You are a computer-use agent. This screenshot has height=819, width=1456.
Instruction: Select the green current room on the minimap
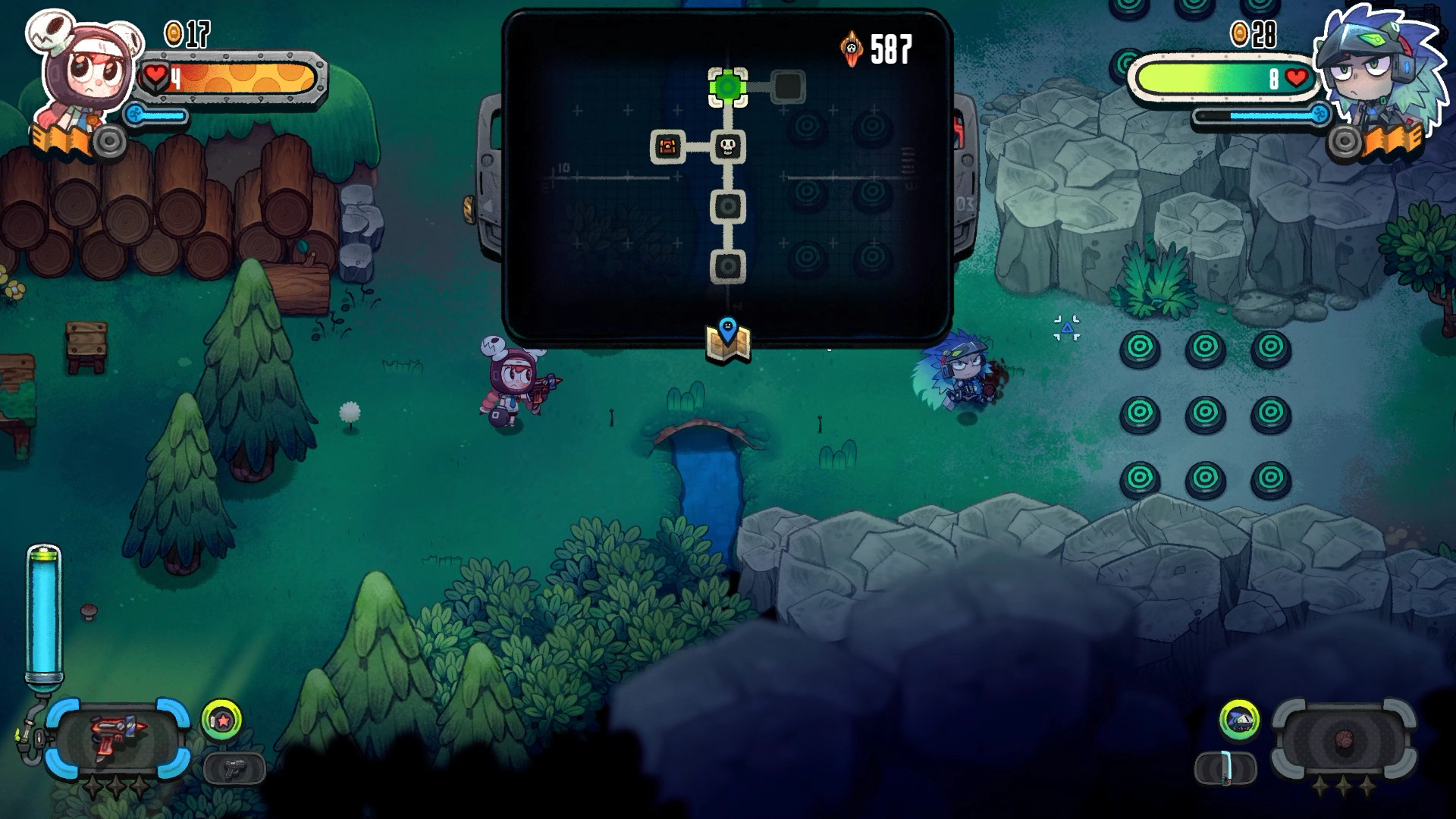(x=728, y=87)
